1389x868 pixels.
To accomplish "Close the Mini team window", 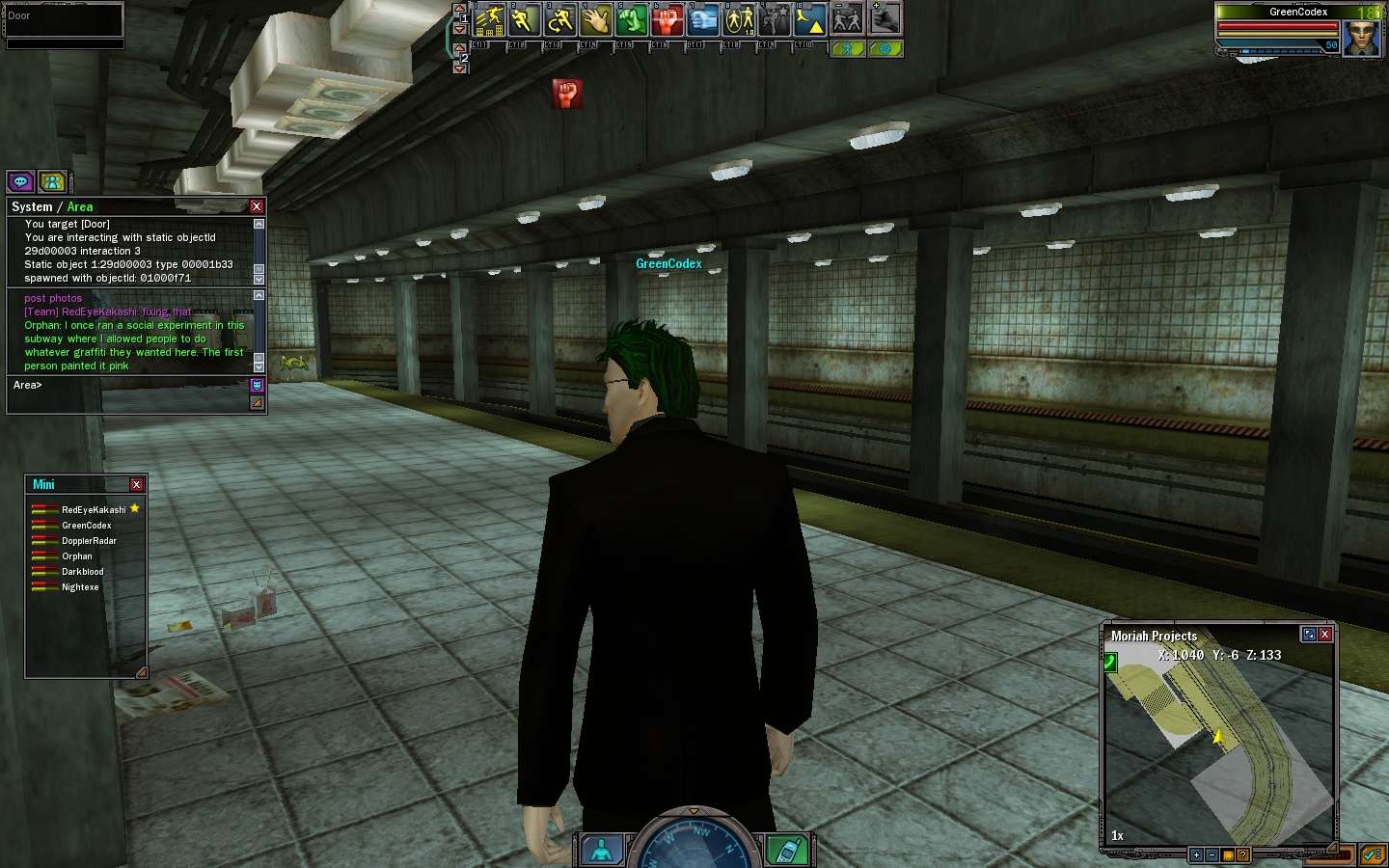I will point(136,484).
